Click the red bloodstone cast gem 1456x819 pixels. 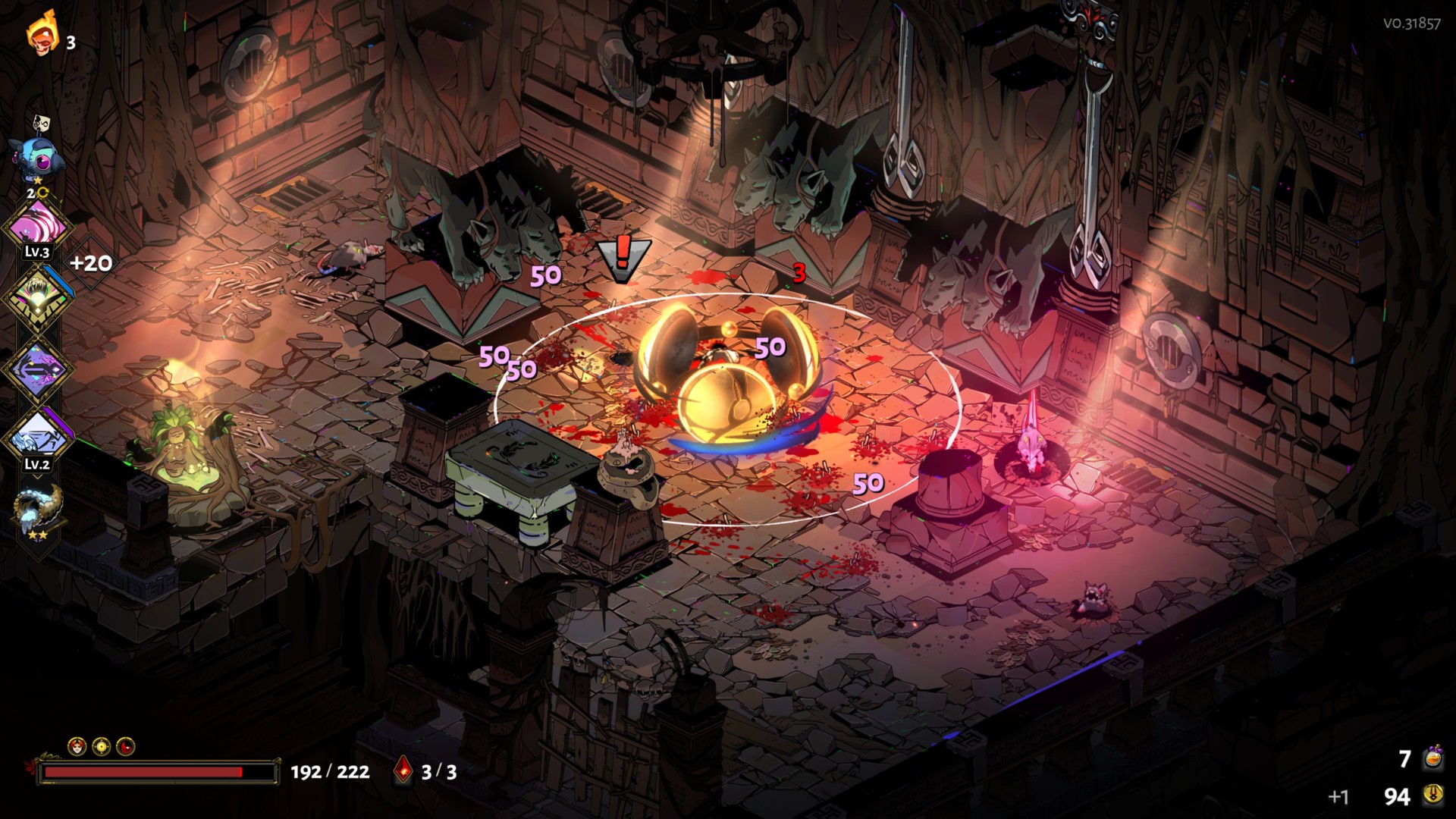pyautogui.click(x=404, y=772)
